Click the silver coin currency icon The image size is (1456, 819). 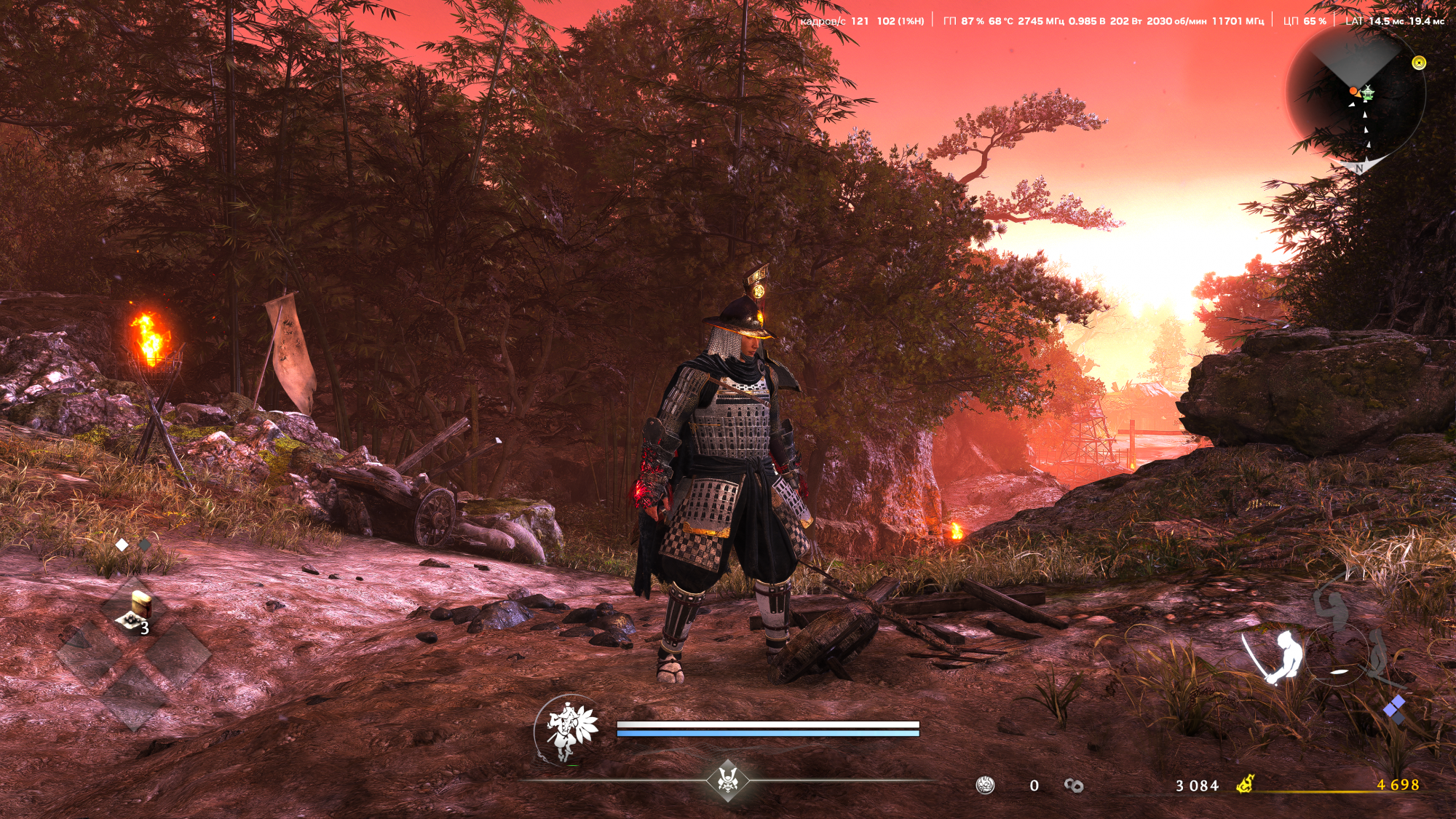tap(985, 785)
